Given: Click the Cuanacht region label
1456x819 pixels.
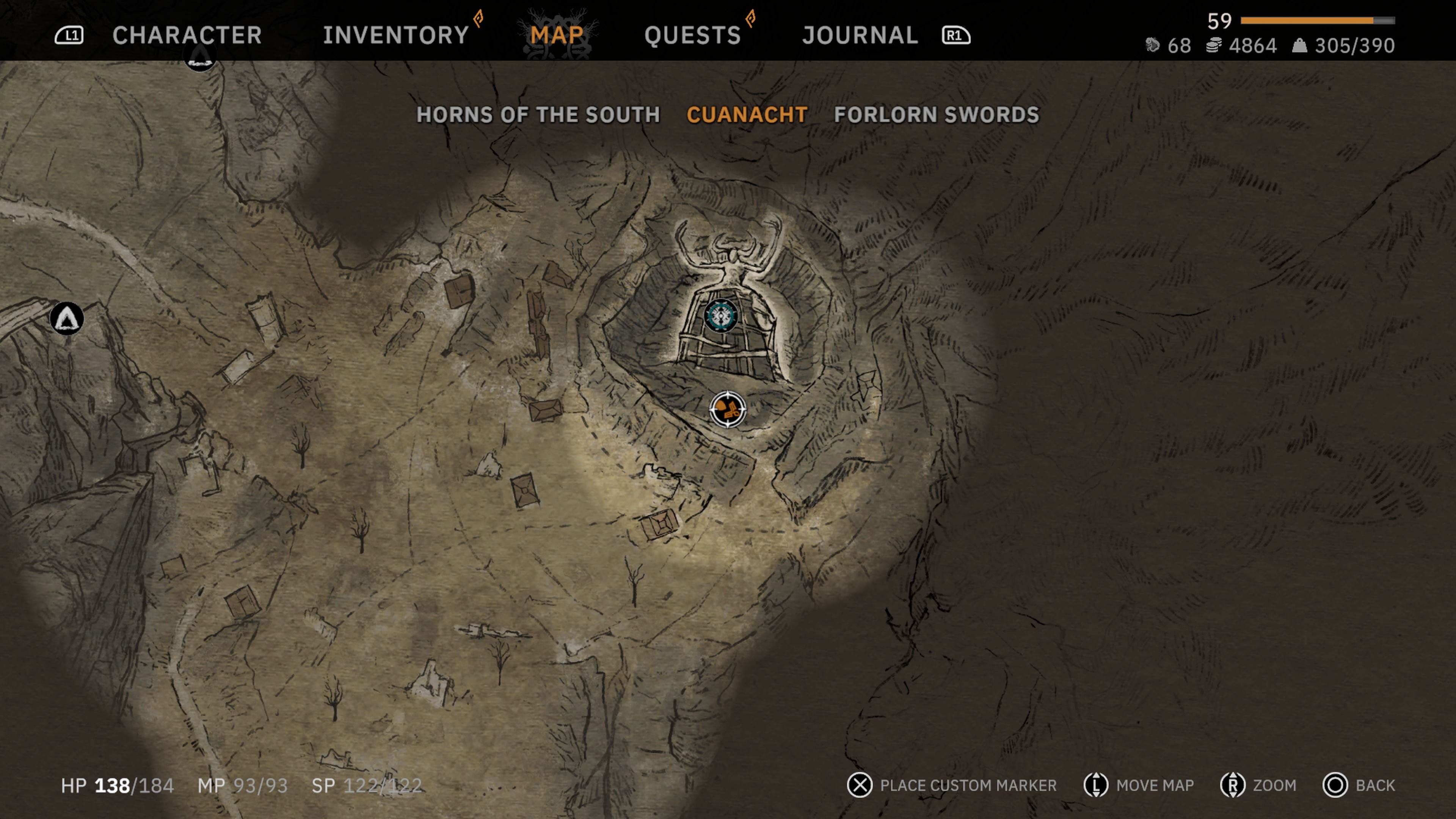Looking at the screenshot, I should tap(745, 114).
